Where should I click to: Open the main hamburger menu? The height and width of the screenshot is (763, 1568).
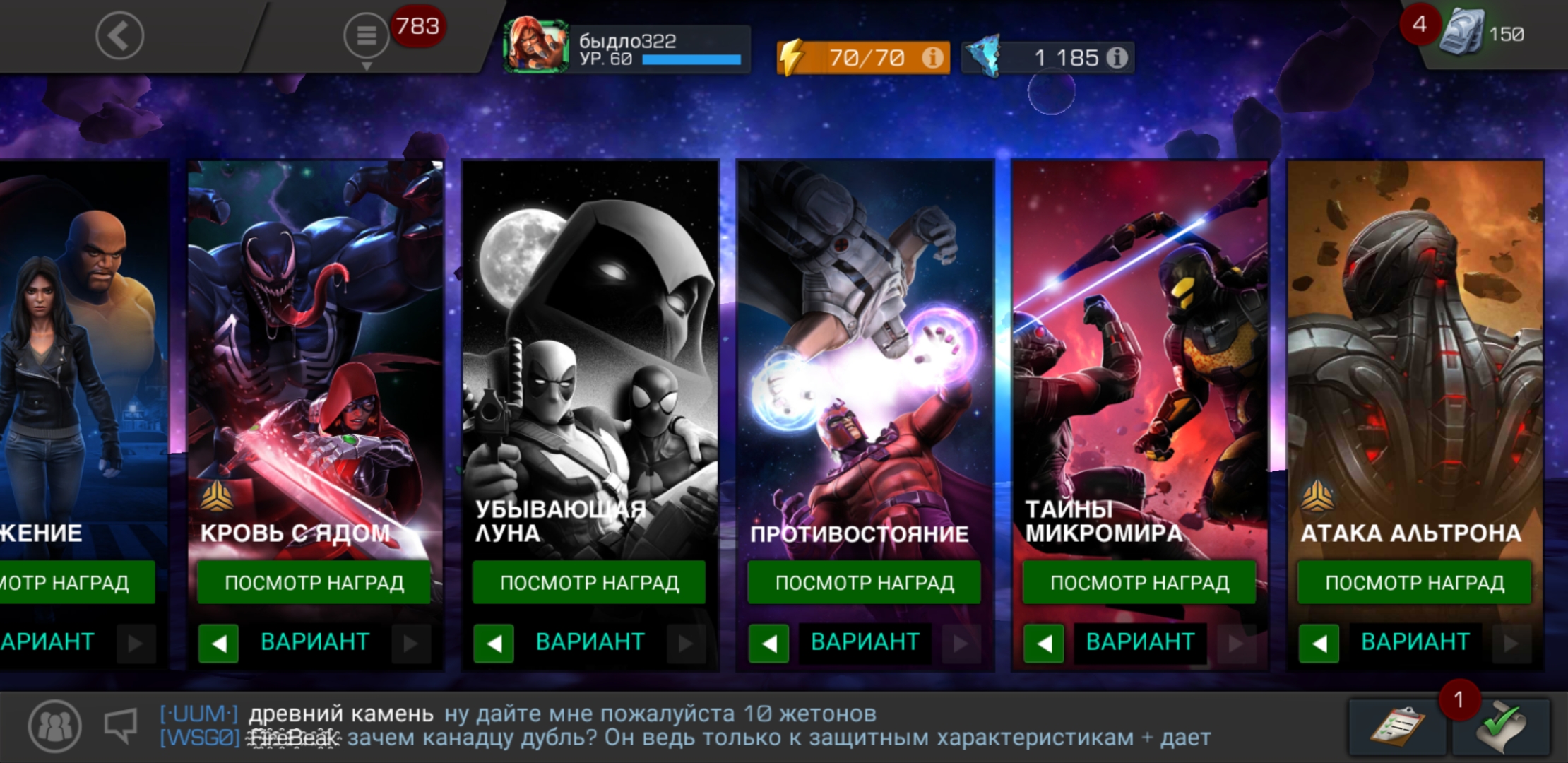[x=366, y=35]
